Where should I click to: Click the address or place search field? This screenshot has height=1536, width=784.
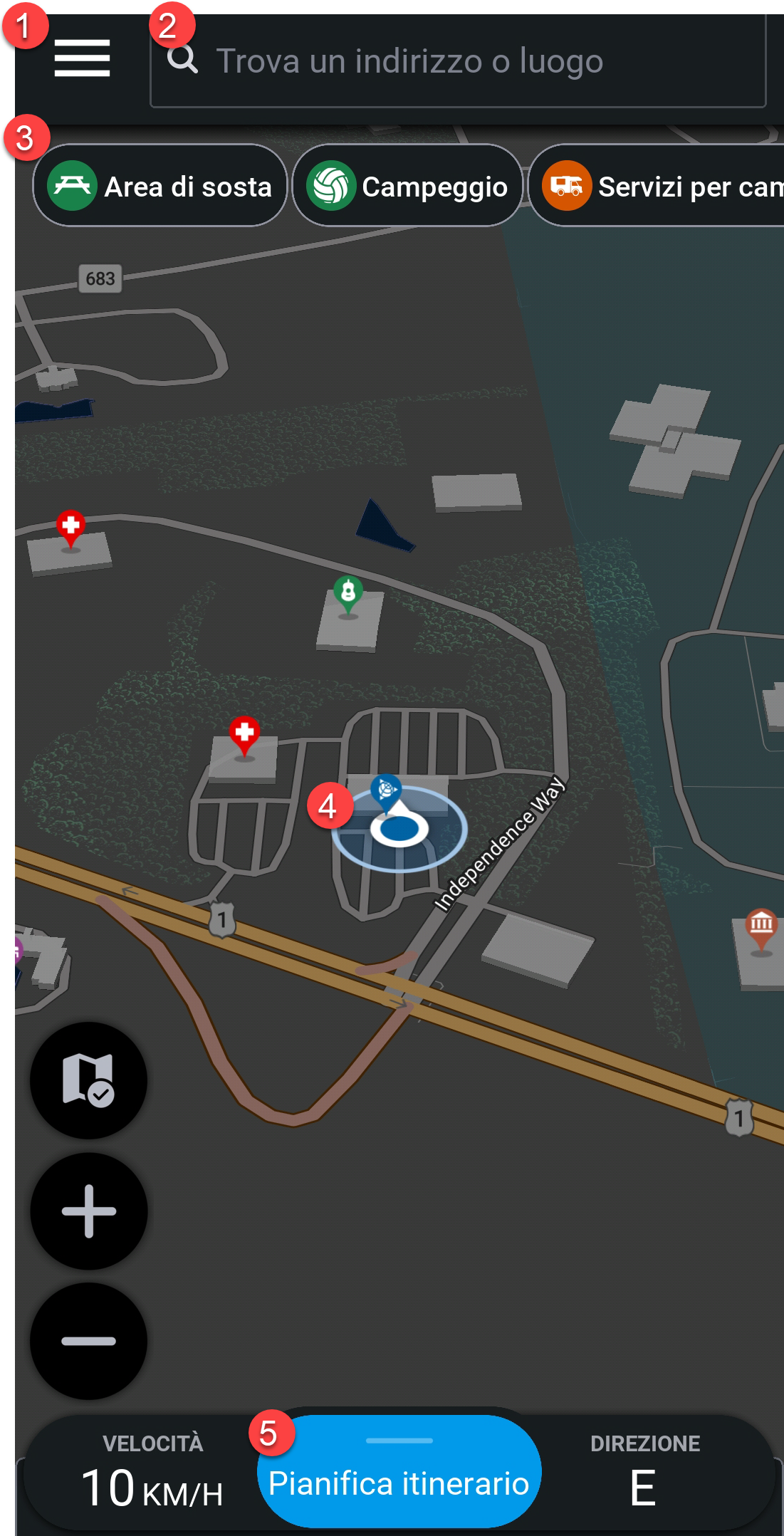457,61
